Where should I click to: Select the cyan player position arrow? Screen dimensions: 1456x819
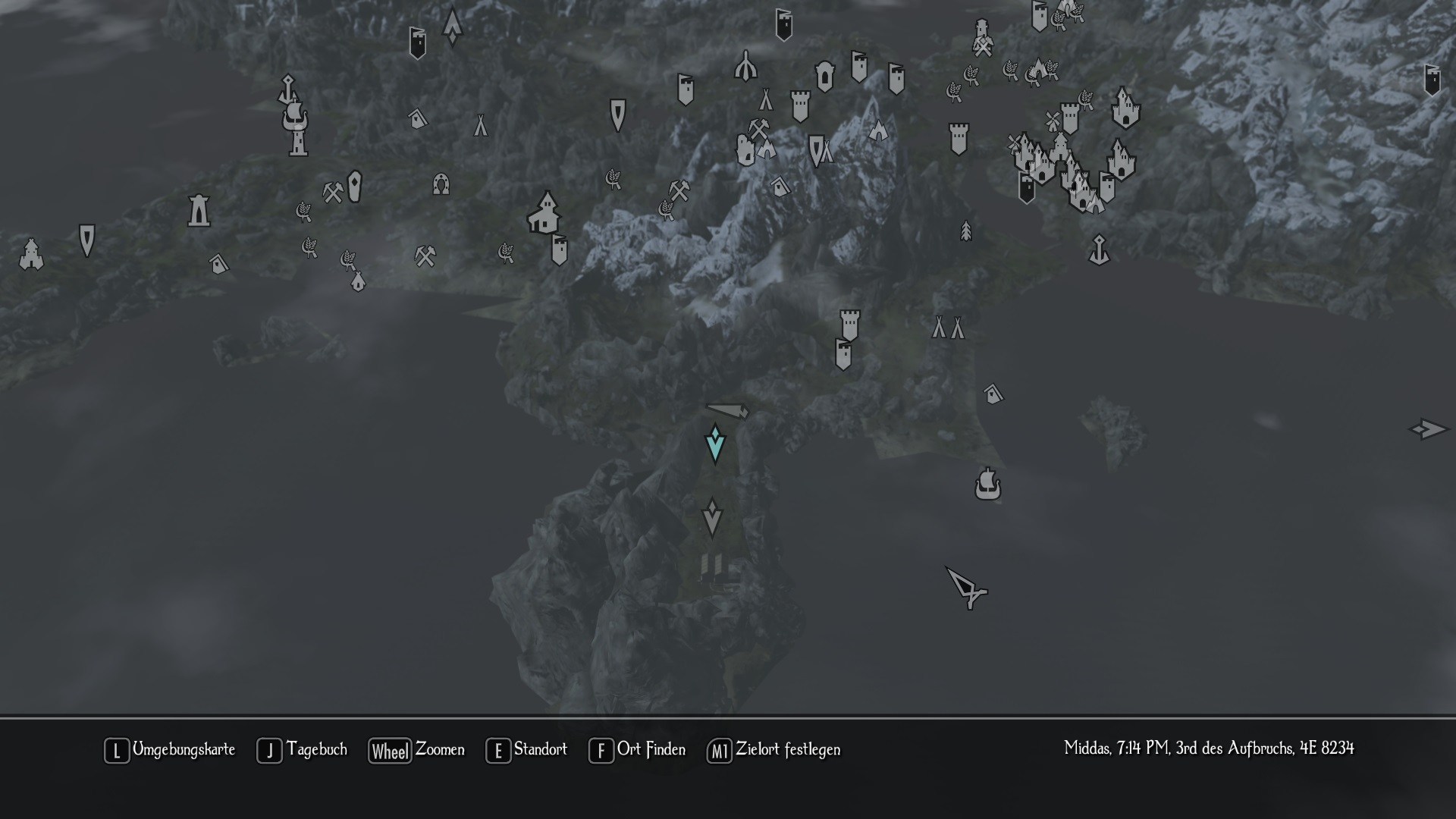click(714, 444)
